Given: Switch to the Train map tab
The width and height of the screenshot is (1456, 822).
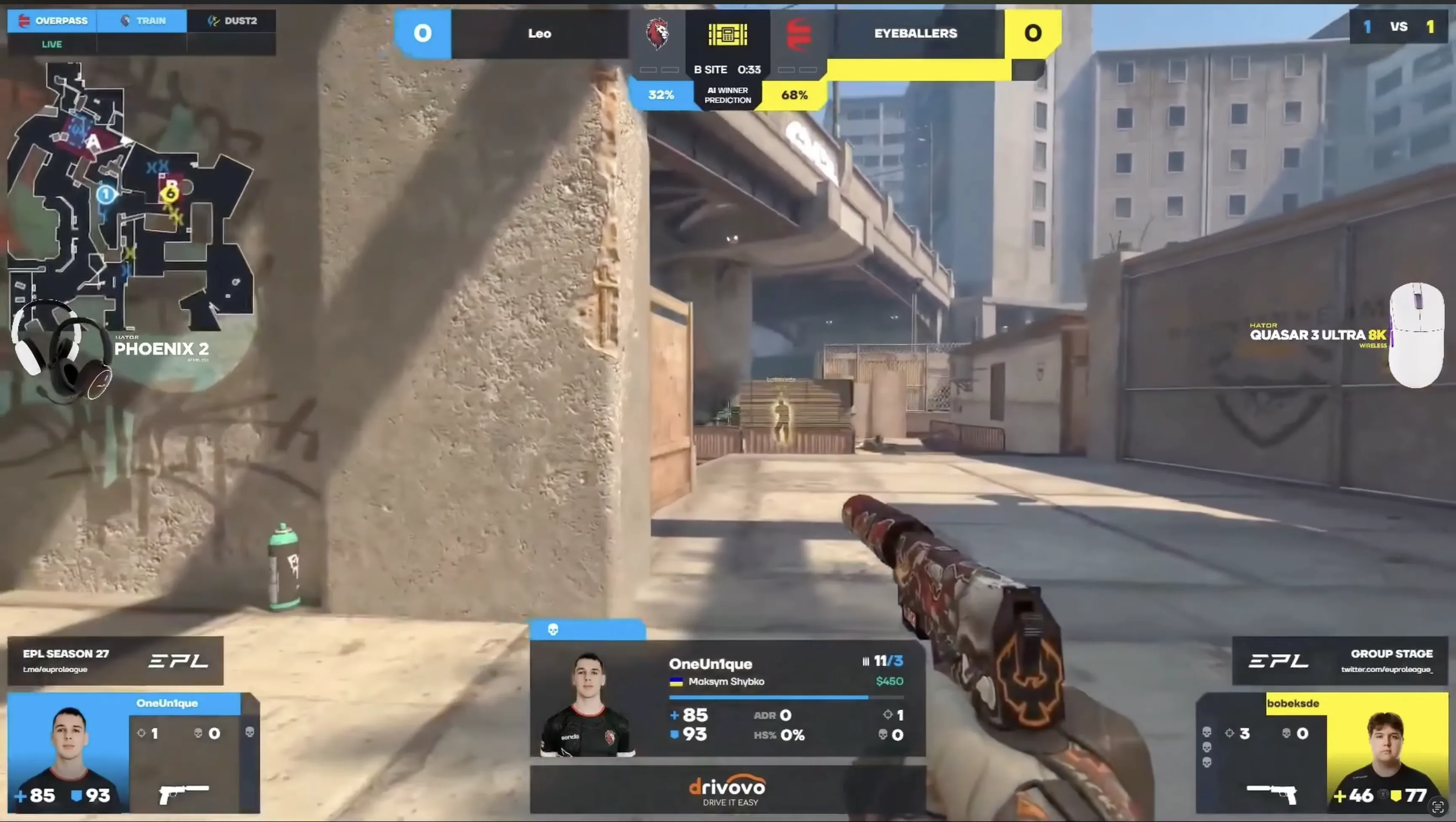Looking at the screenshot, I should 142,21.
